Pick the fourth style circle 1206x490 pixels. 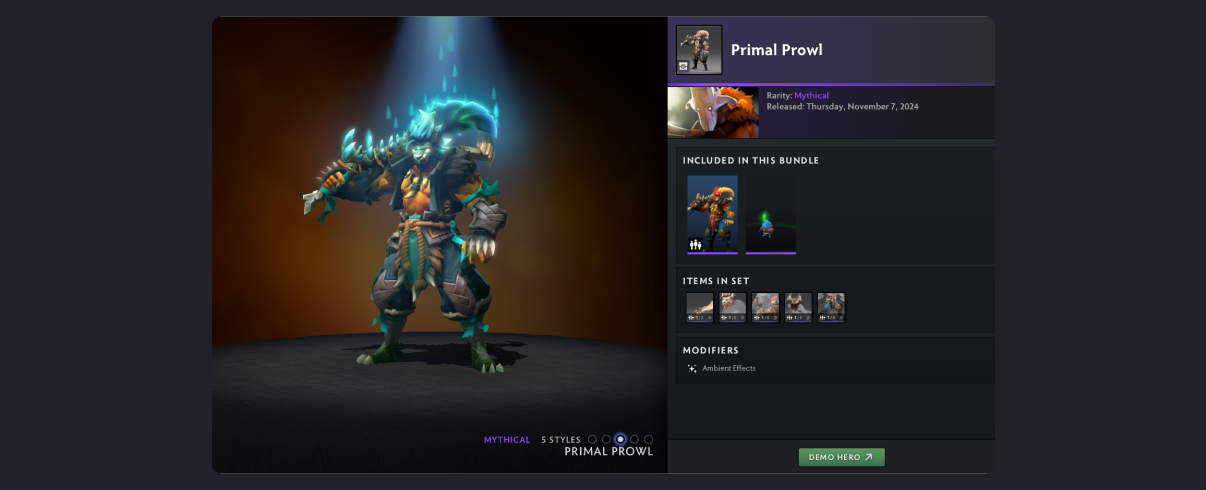[x=634, y=439]
